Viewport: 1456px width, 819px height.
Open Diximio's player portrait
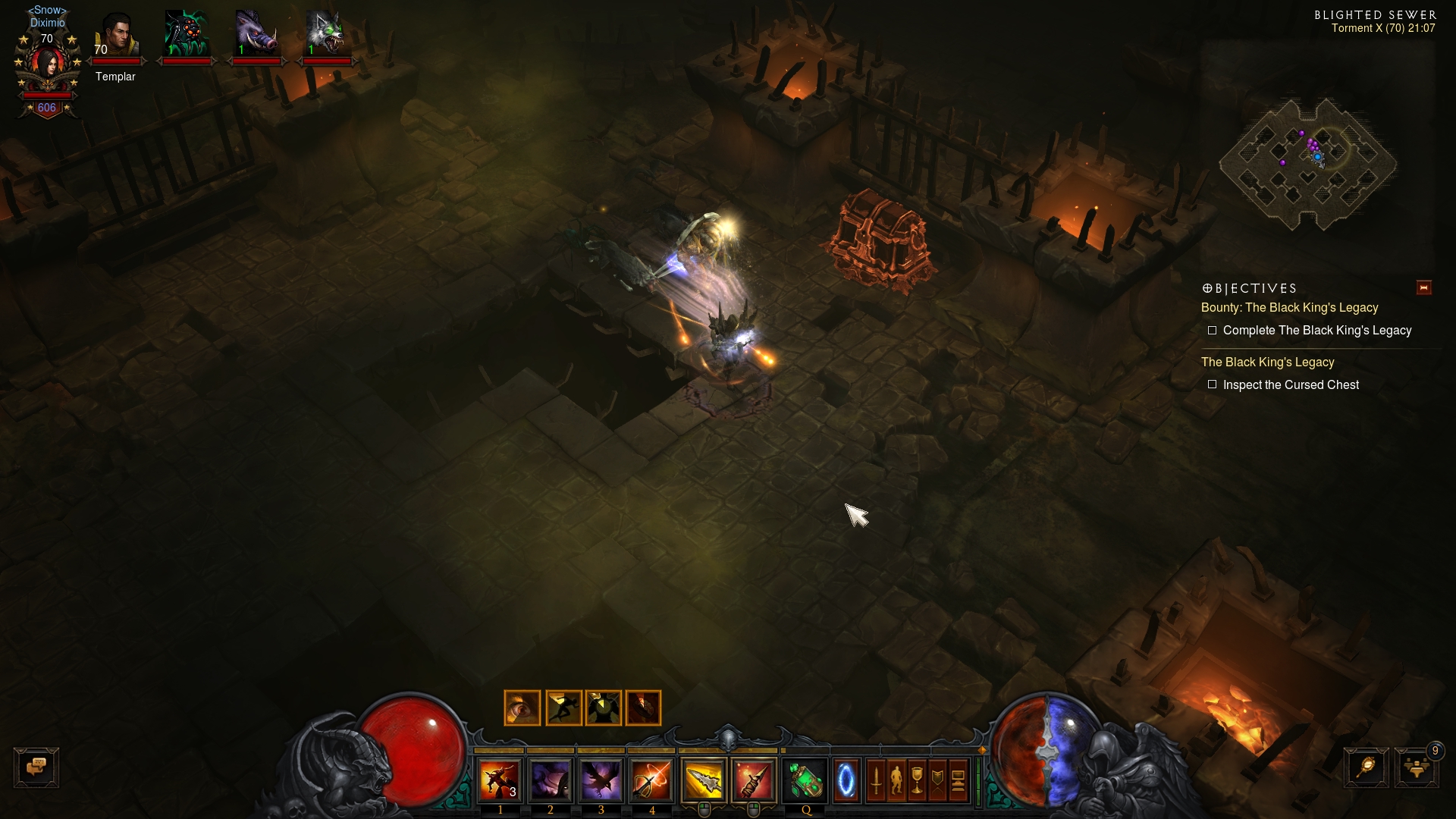coord(48,67)
